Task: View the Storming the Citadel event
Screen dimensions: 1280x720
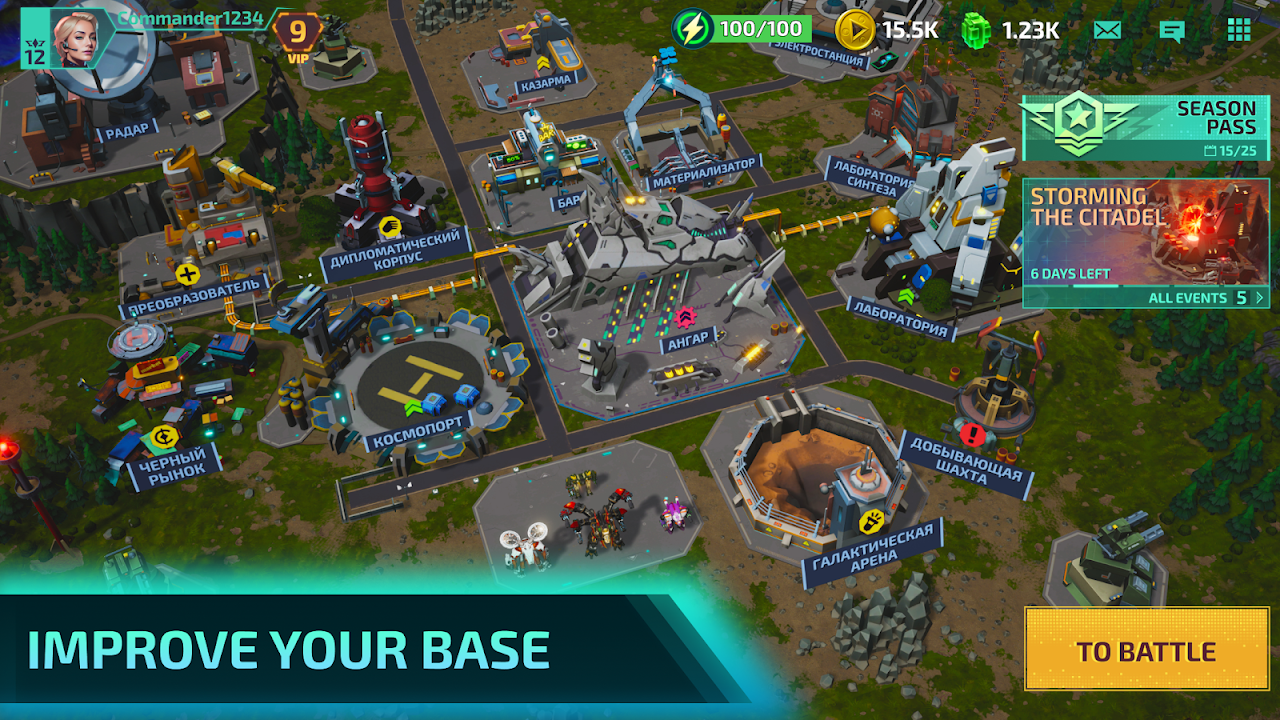Action: [1145, 232]
